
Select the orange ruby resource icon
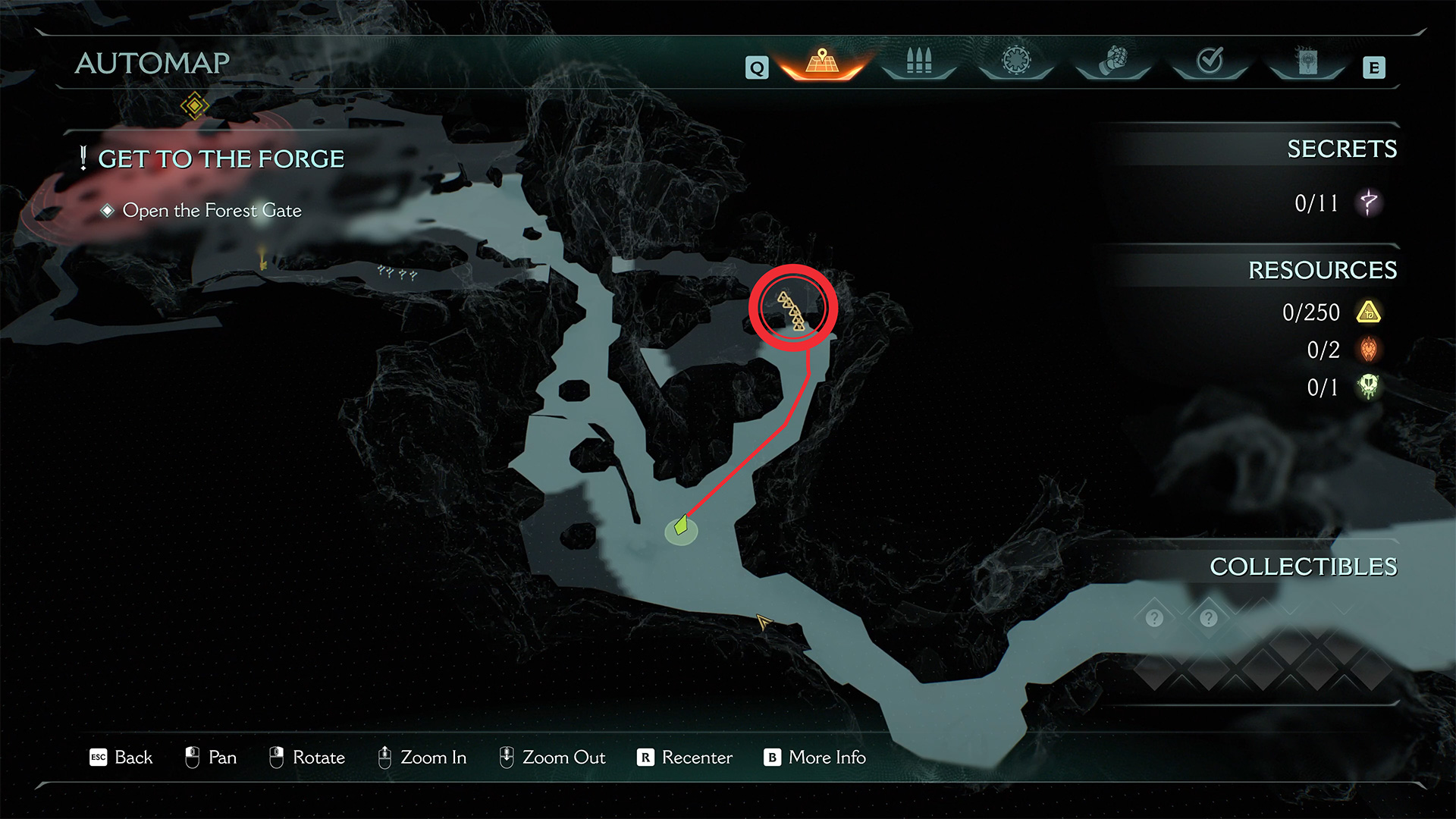click(x=1369, y=350)
